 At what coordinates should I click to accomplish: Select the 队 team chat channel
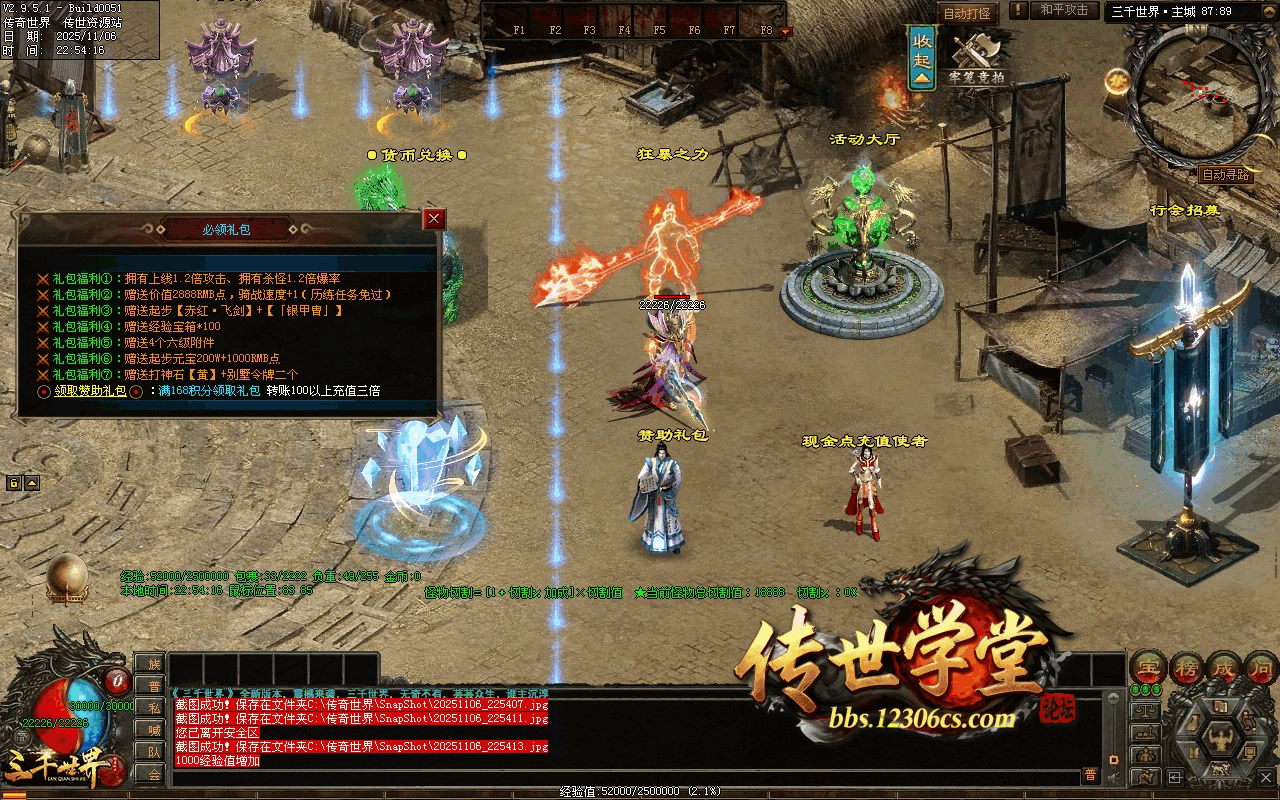pos(153,752)
